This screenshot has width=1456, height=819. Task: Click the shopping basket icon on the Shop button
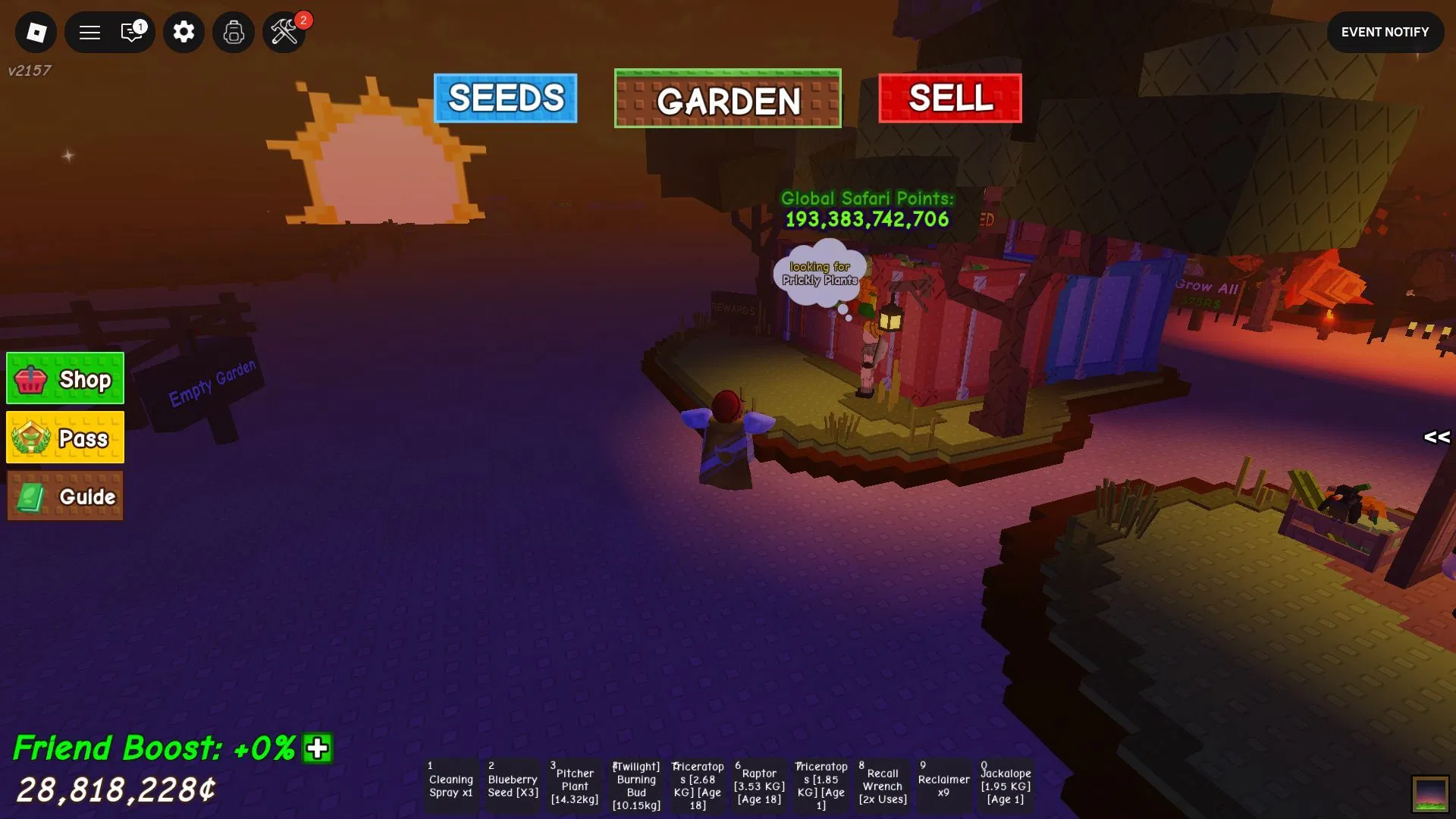32,378
